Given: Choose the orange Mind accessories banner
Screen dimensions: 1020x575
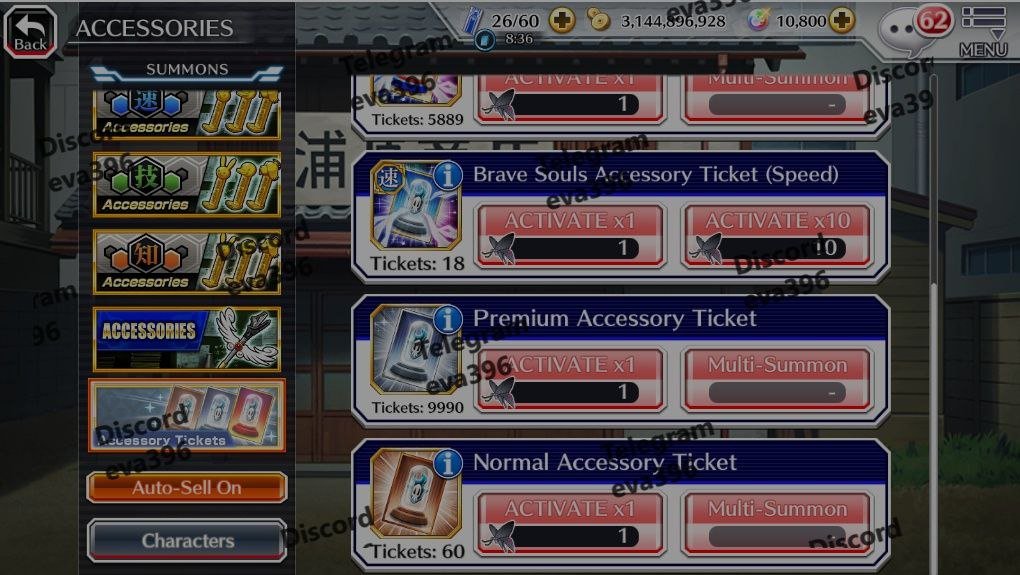Looking at the screenshot, I should click(187, 262).
